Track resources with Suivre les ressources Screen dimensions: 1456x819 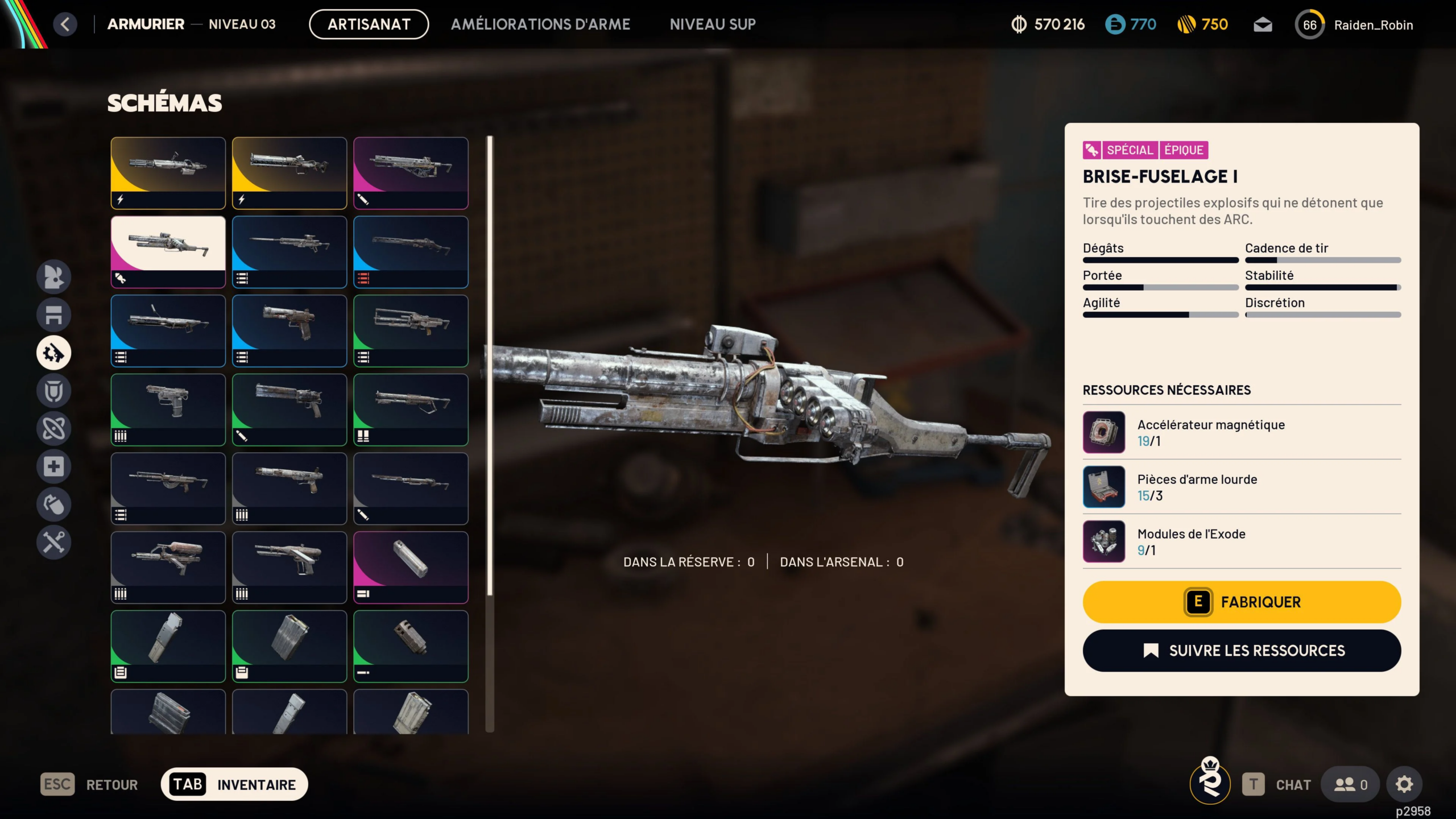click(1242, 651)
